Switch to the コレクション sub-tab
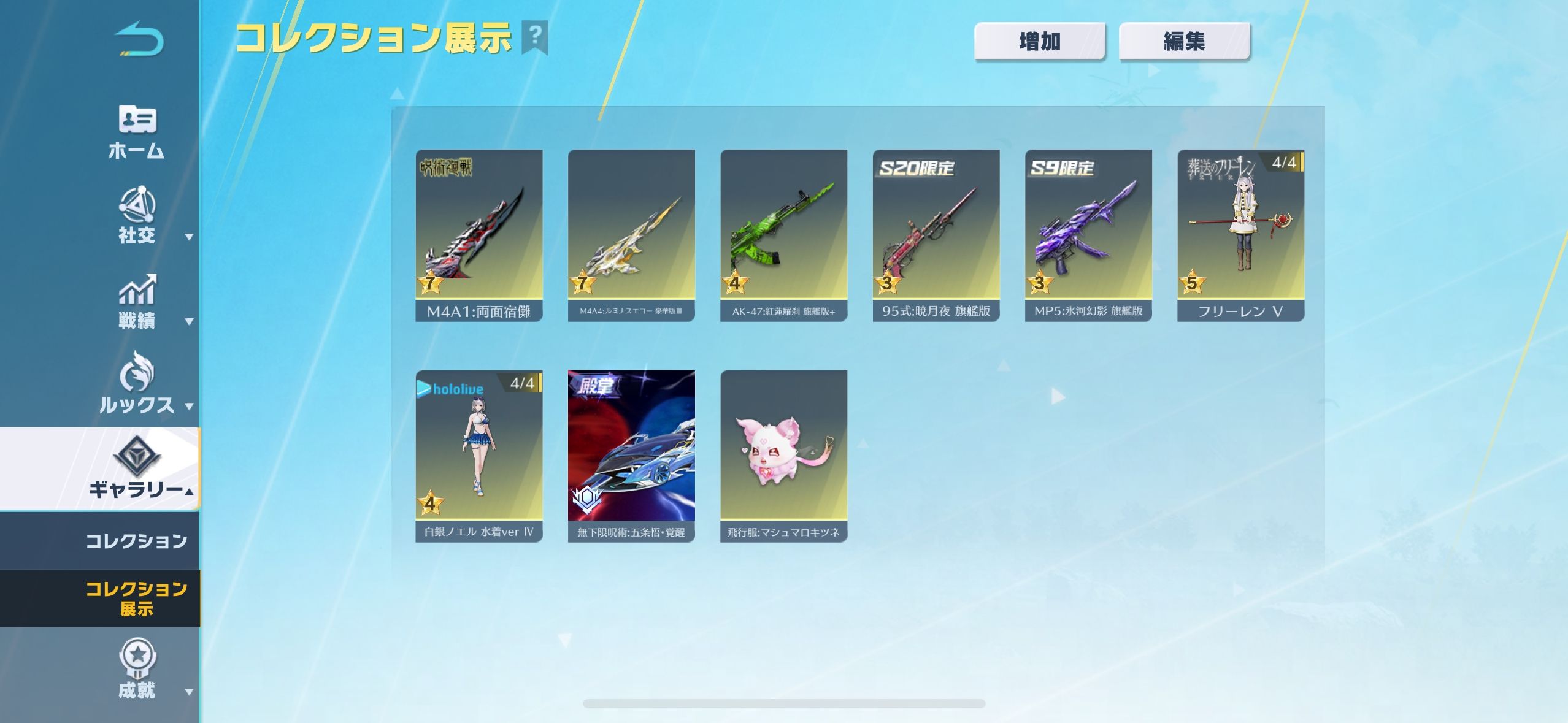 pos(136,541)
